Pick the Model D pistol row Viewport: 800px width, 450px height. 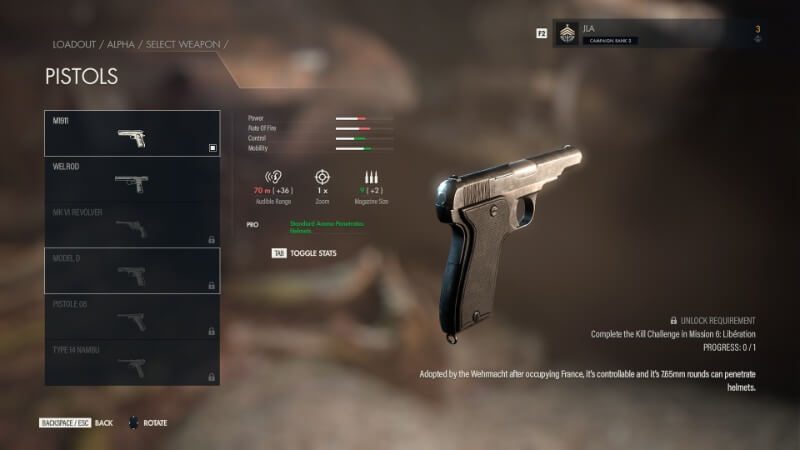pyautogui.click(x=132, y=271)
